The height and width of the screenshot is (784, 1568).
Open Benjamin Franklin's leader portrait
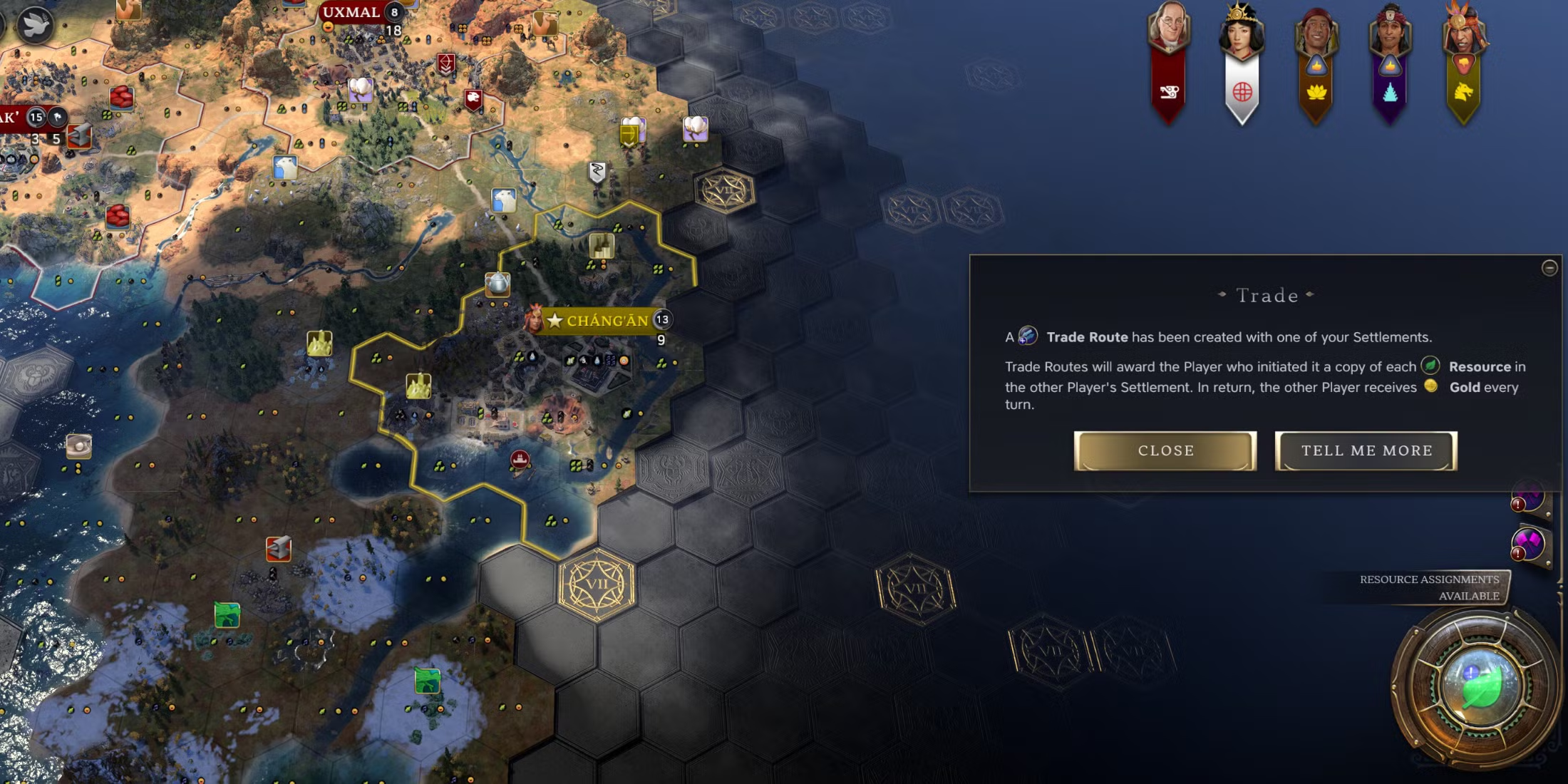pos(1168,32)
